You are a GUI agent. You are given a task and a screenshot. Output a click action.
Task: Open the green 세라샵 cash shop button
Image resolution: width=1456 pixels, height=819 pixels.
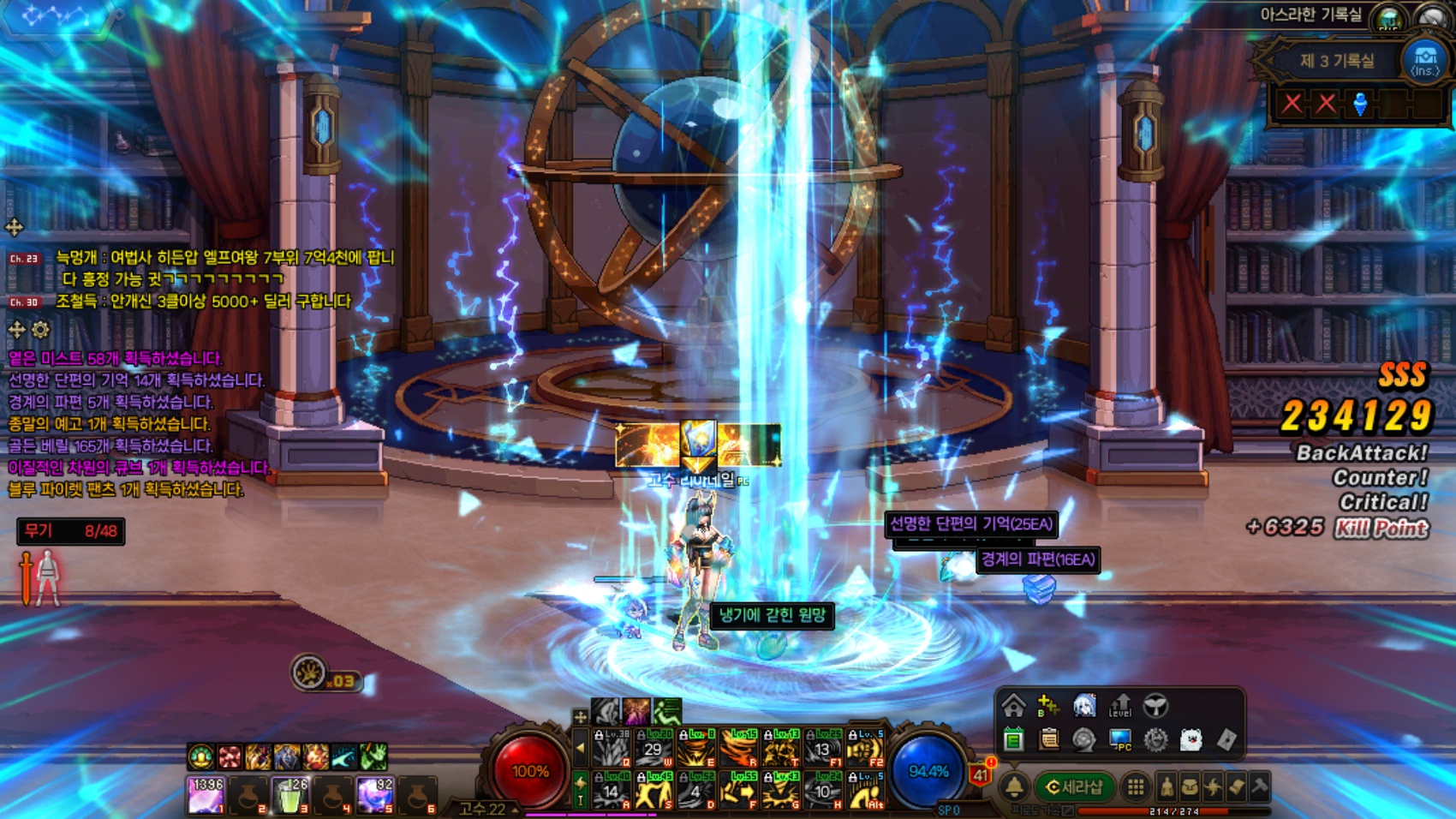pos(1076,787)
